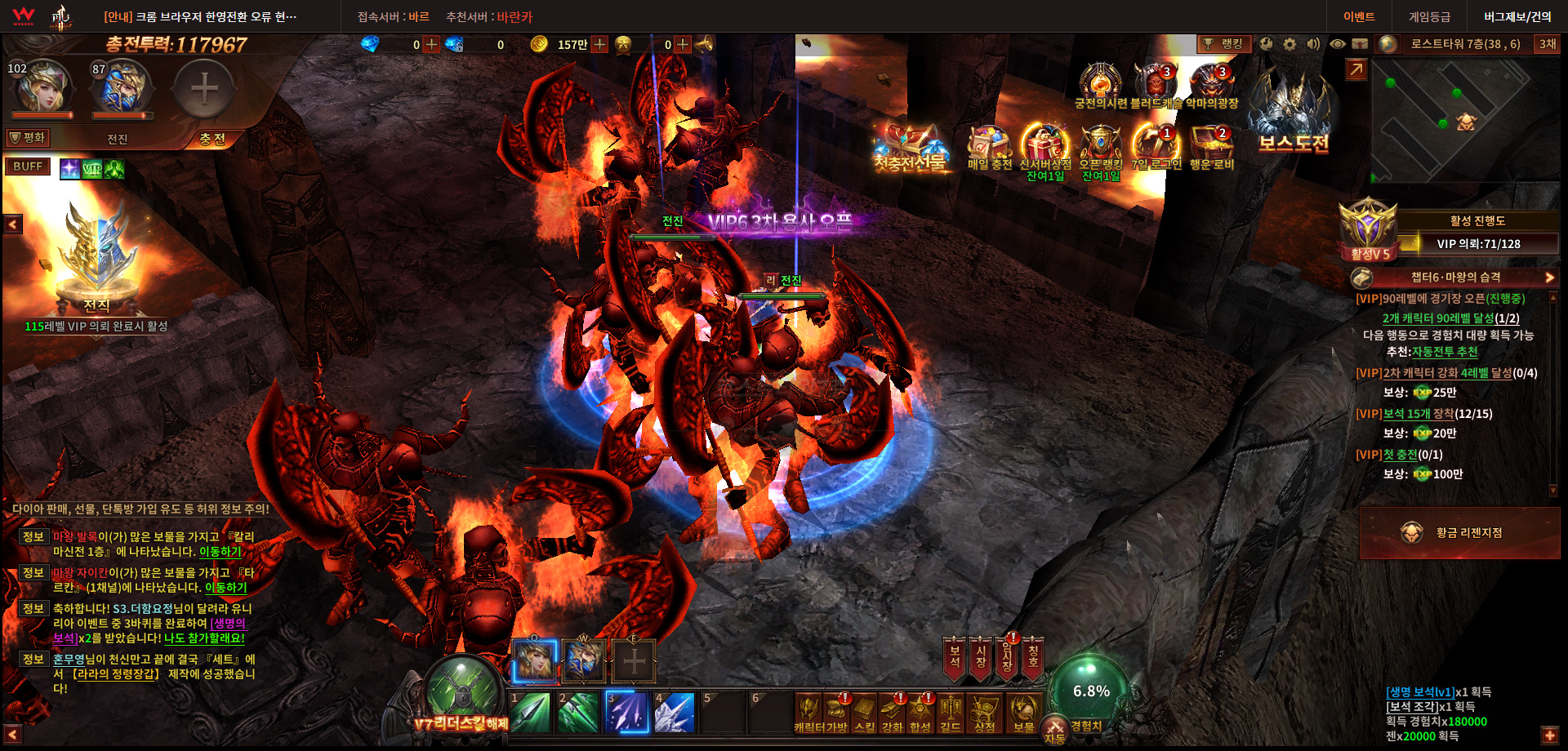The height and width of the screenshot is (751, 1568).
Task: Open the 캐릭터 character menu
Action: tap(808, 713)
